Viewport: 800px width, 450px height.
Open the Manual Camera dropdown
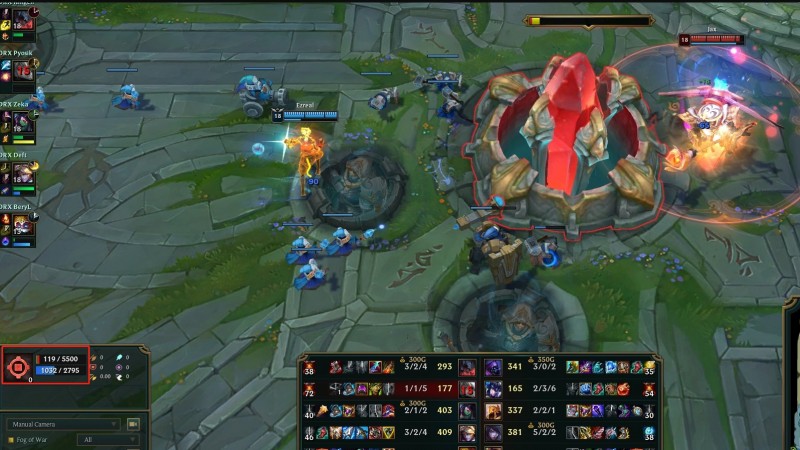point(67,424)
